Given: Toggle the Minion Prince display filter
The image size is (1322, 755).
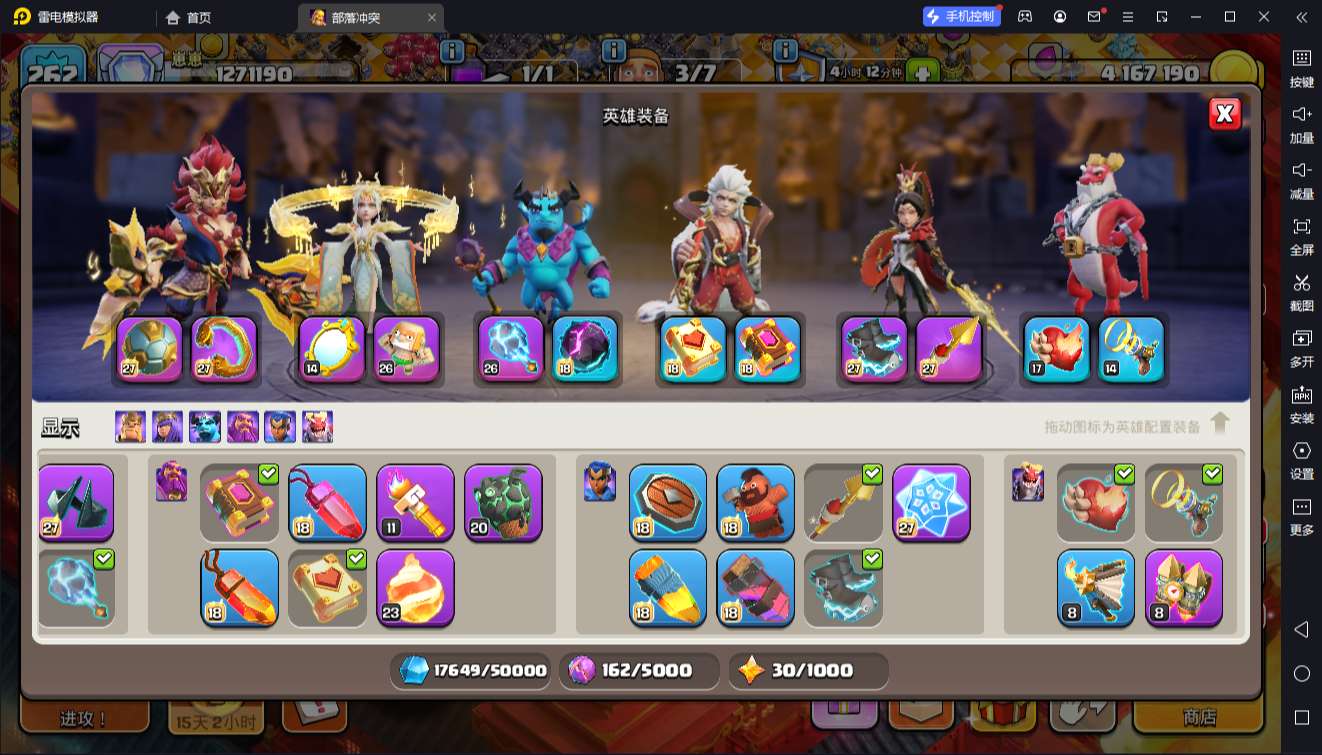Looking at the screenshot, I should pos(205,427).
